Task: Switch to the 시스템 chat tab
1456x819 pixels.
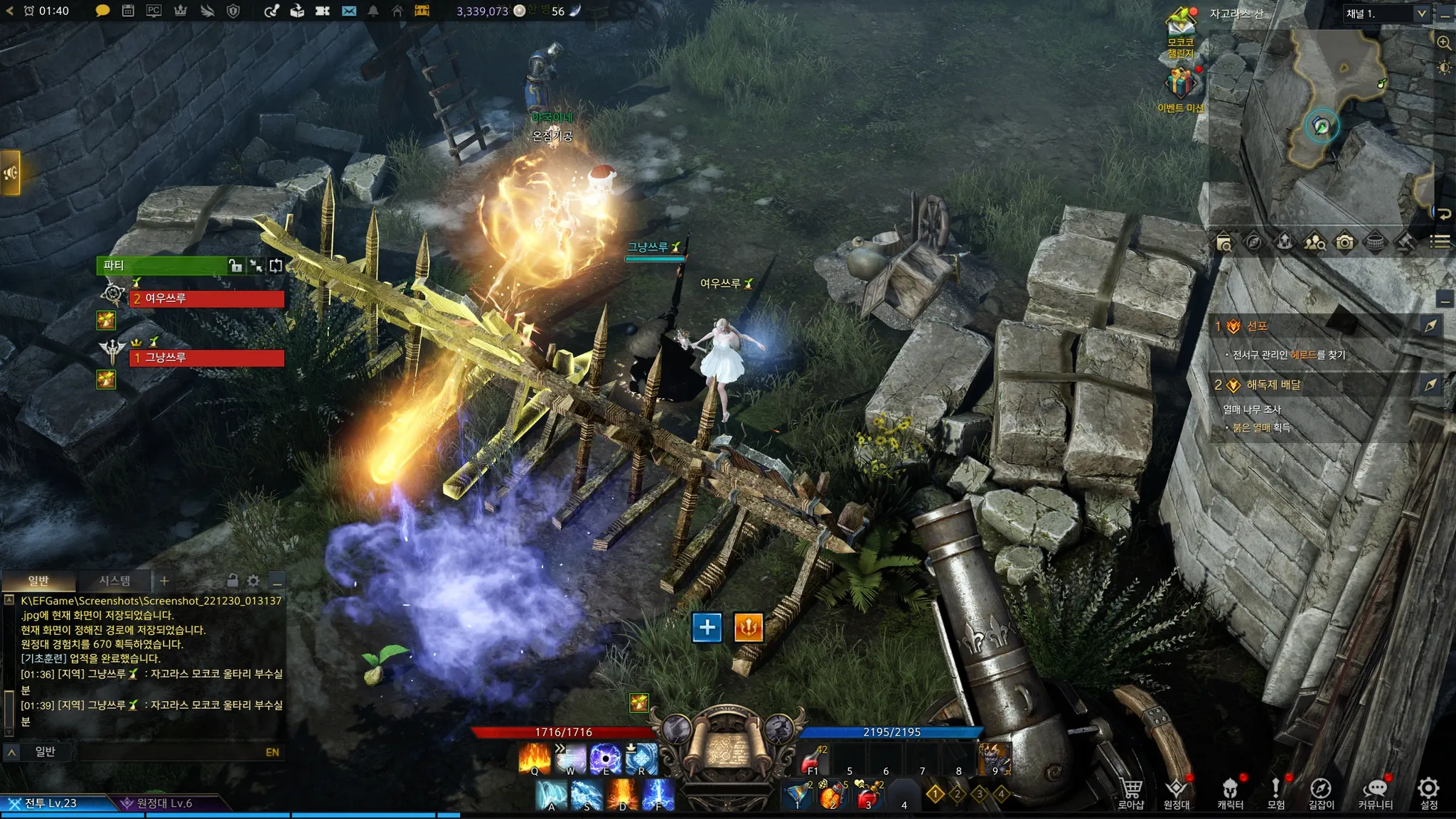Action: point(114,581)
